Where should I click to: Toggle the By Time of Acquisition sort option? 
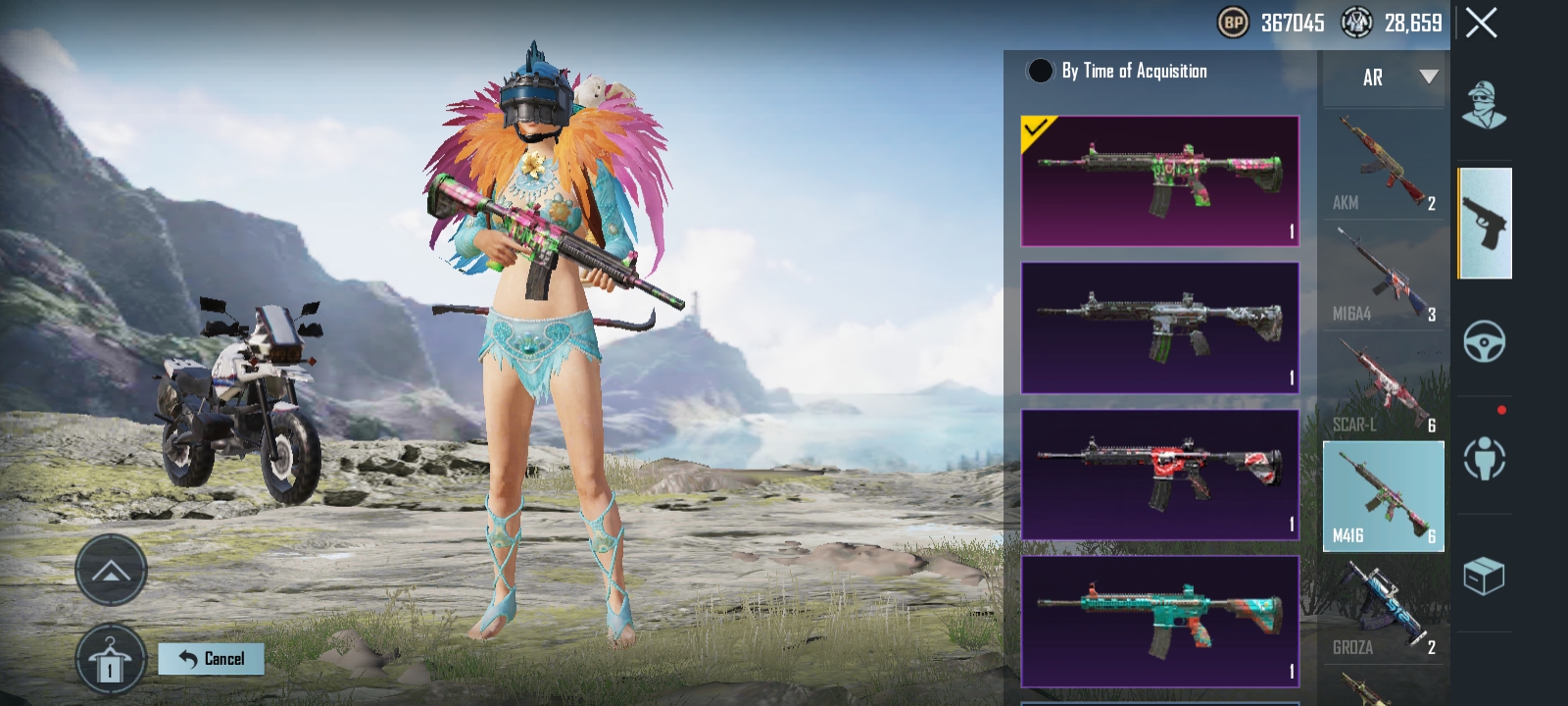point(1040,71)
